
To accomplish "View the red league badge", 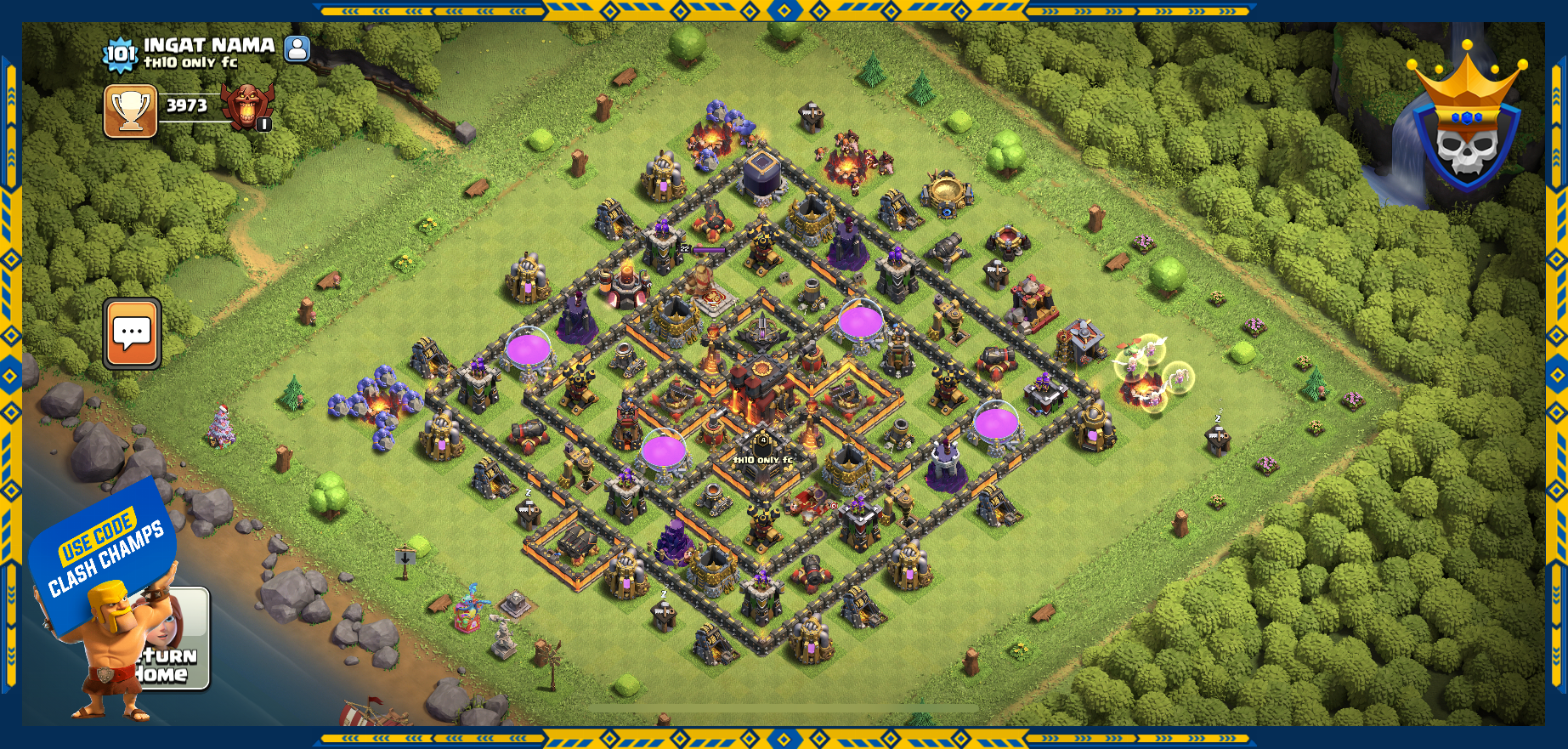I will (x=247, y=107).
